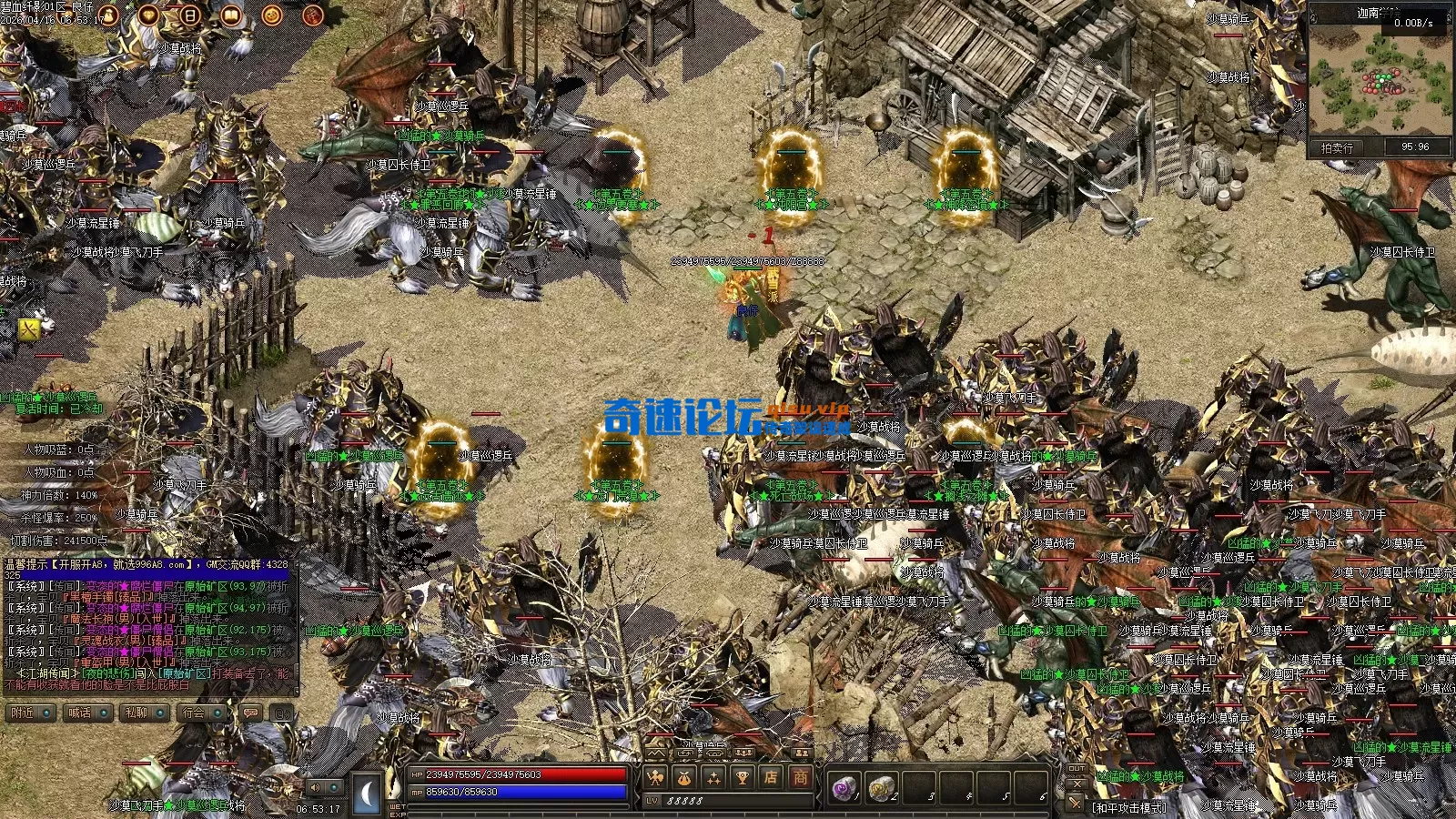Click the 拍卖行 auction house button
Image resolution: width=1456 pixels, height=819 pixels.
(1337, 147)
